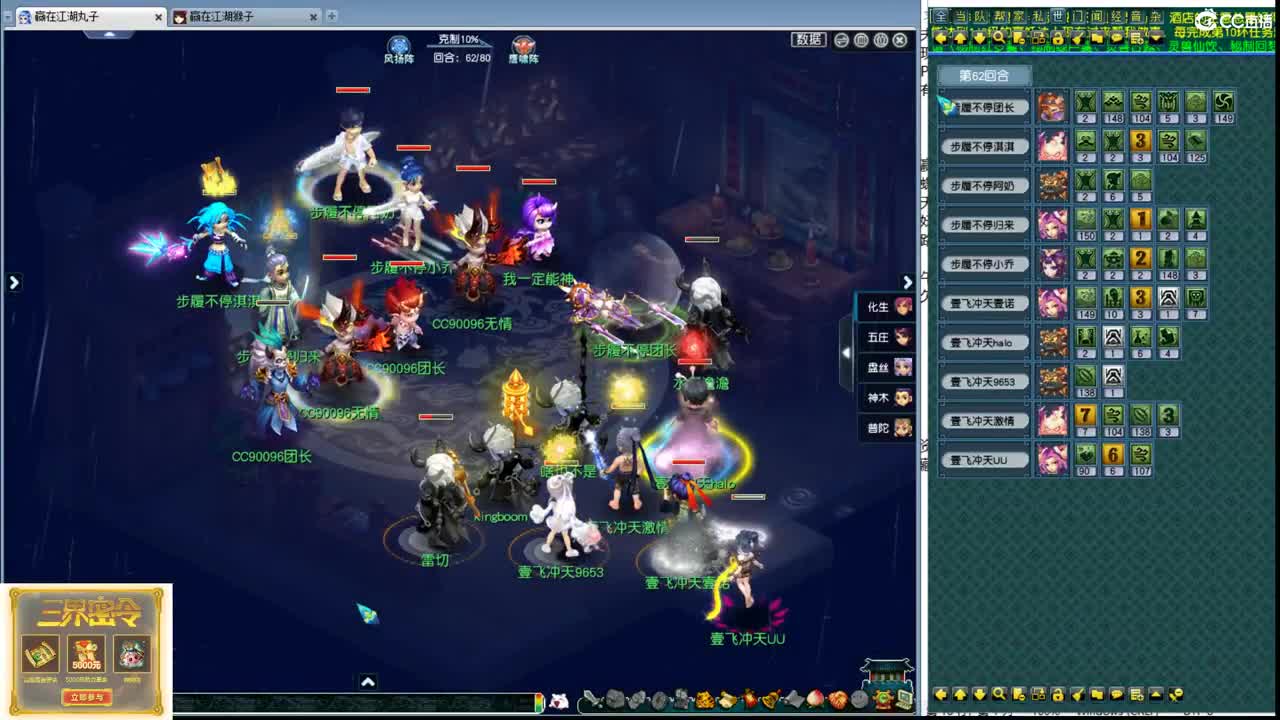Image resolution: width=1280 pixels, height=720 pixels.
Task: Open the dropdown arrow at end of chat toolbar
Action: tap(1156, 38)
